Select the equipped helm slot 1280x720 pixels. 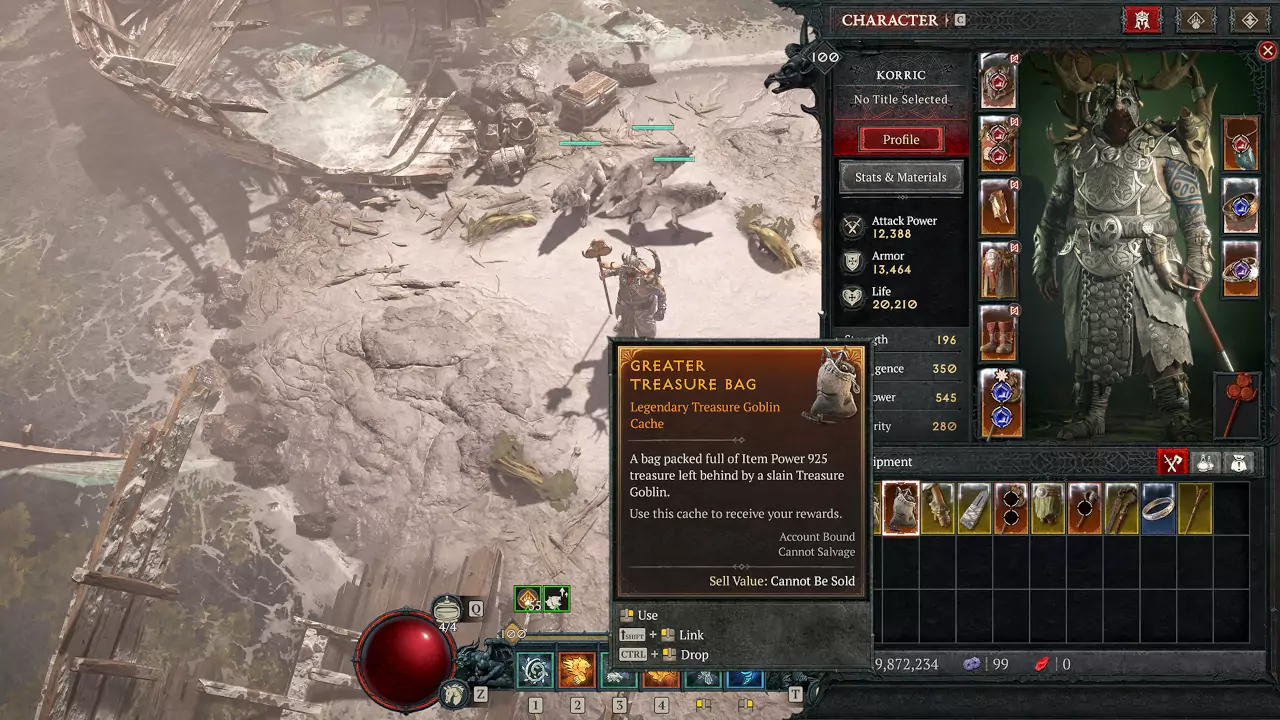pos(999,82)
